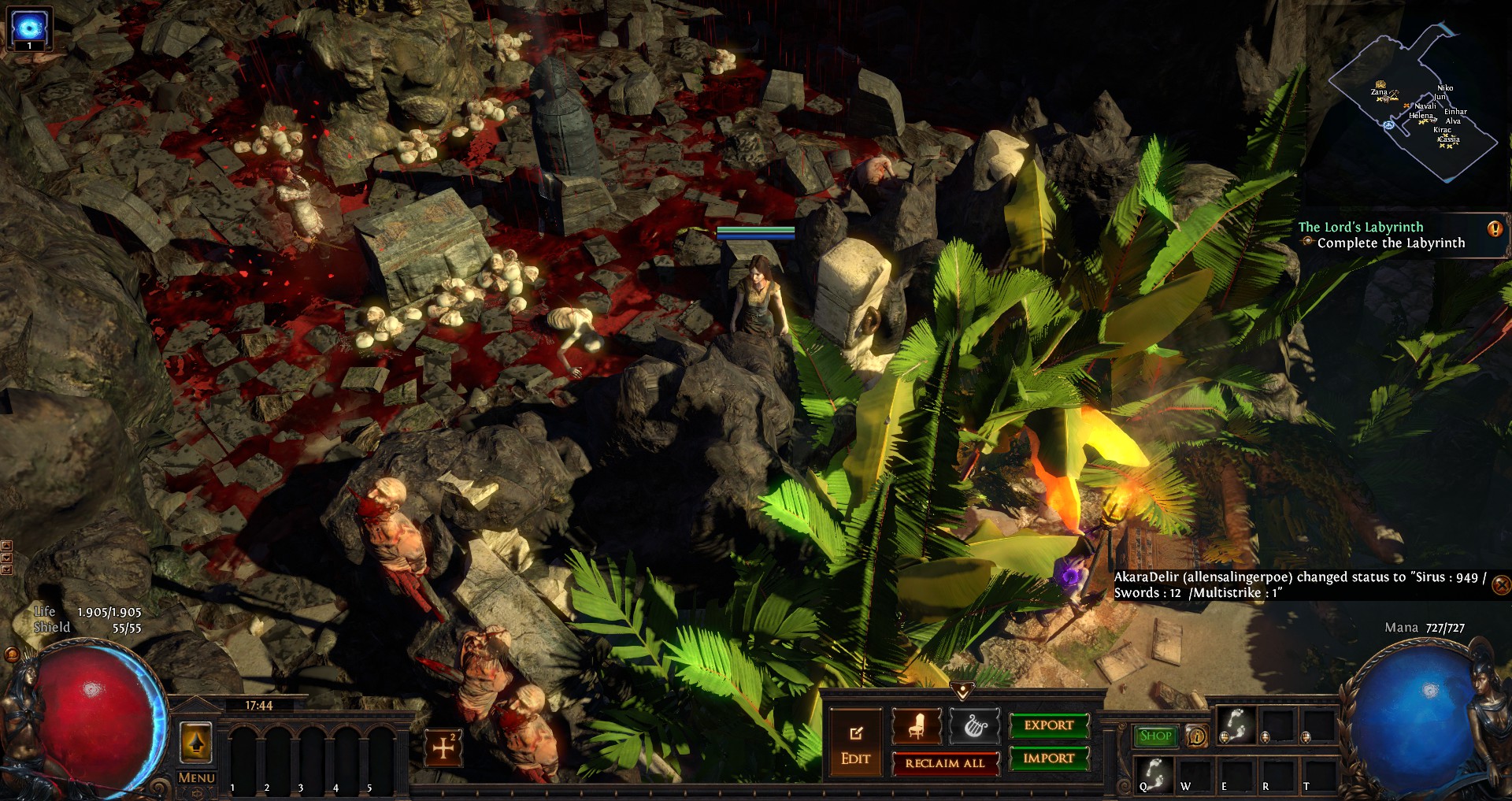Import a hideout layout

pyautogui.click(x=1049, y=758)
